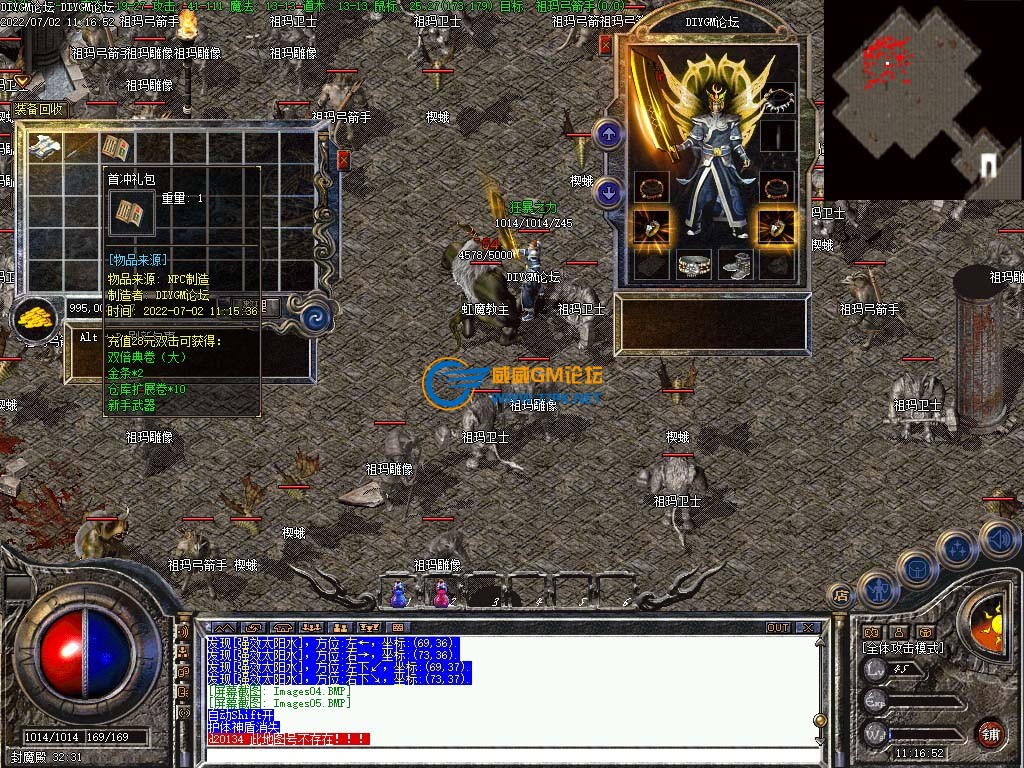Select the glowing ring slot on left

[x=652, y=225]
